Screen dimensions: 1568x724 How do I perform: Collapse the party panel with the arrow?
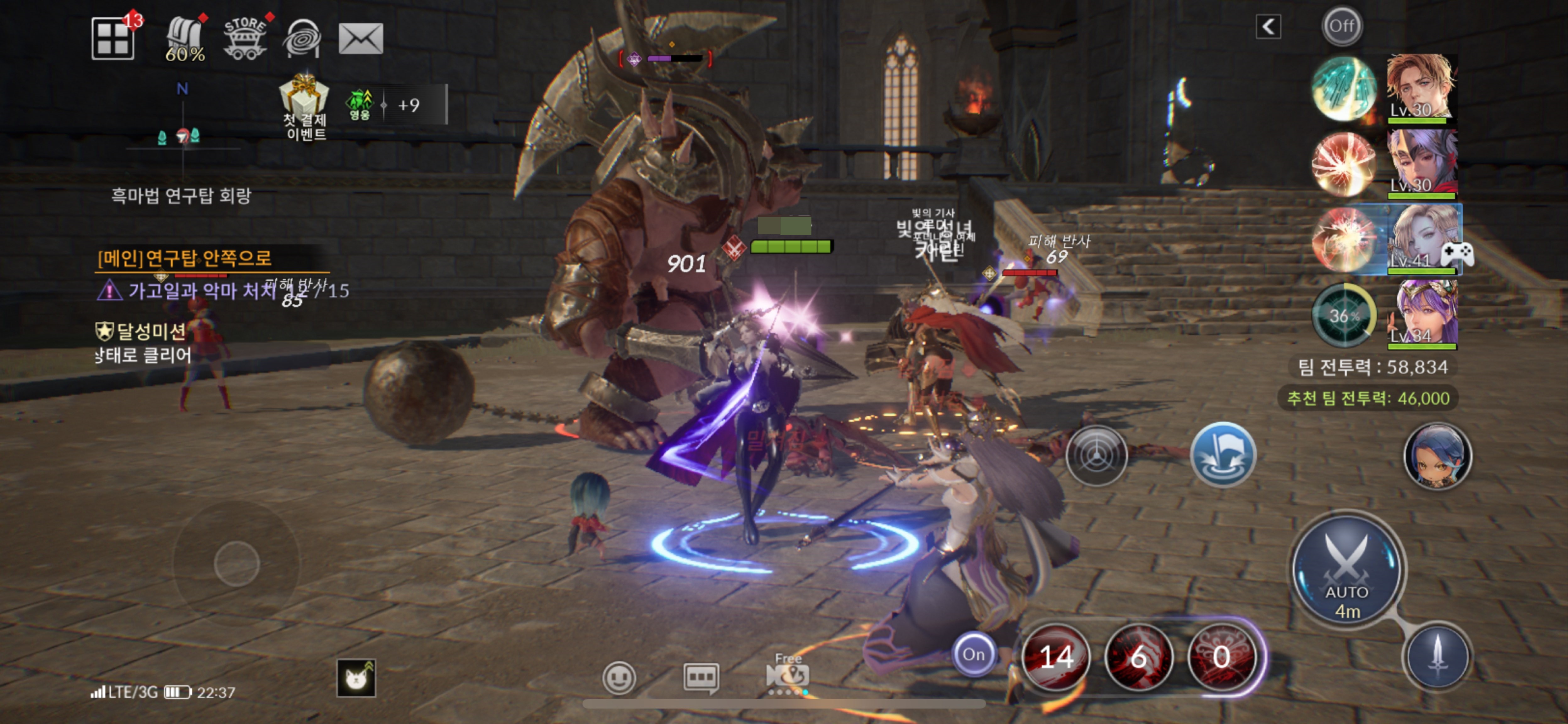pyautogui.click(x=1268, y=27)
